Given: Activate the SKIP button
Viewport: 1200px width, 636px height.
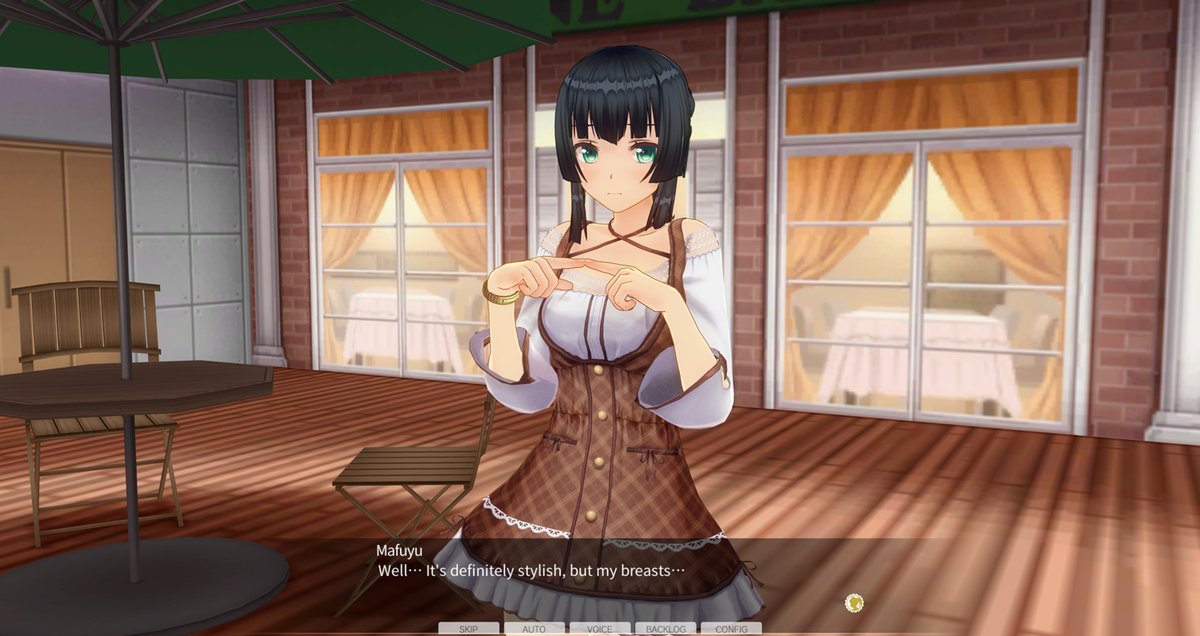Looking at the screenshot, I should point(468,629).
